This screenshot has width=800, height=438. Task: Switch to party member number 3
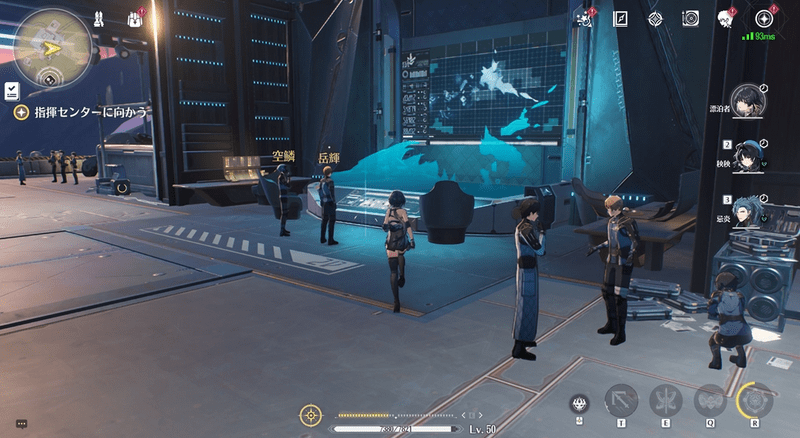pos(746,212)
